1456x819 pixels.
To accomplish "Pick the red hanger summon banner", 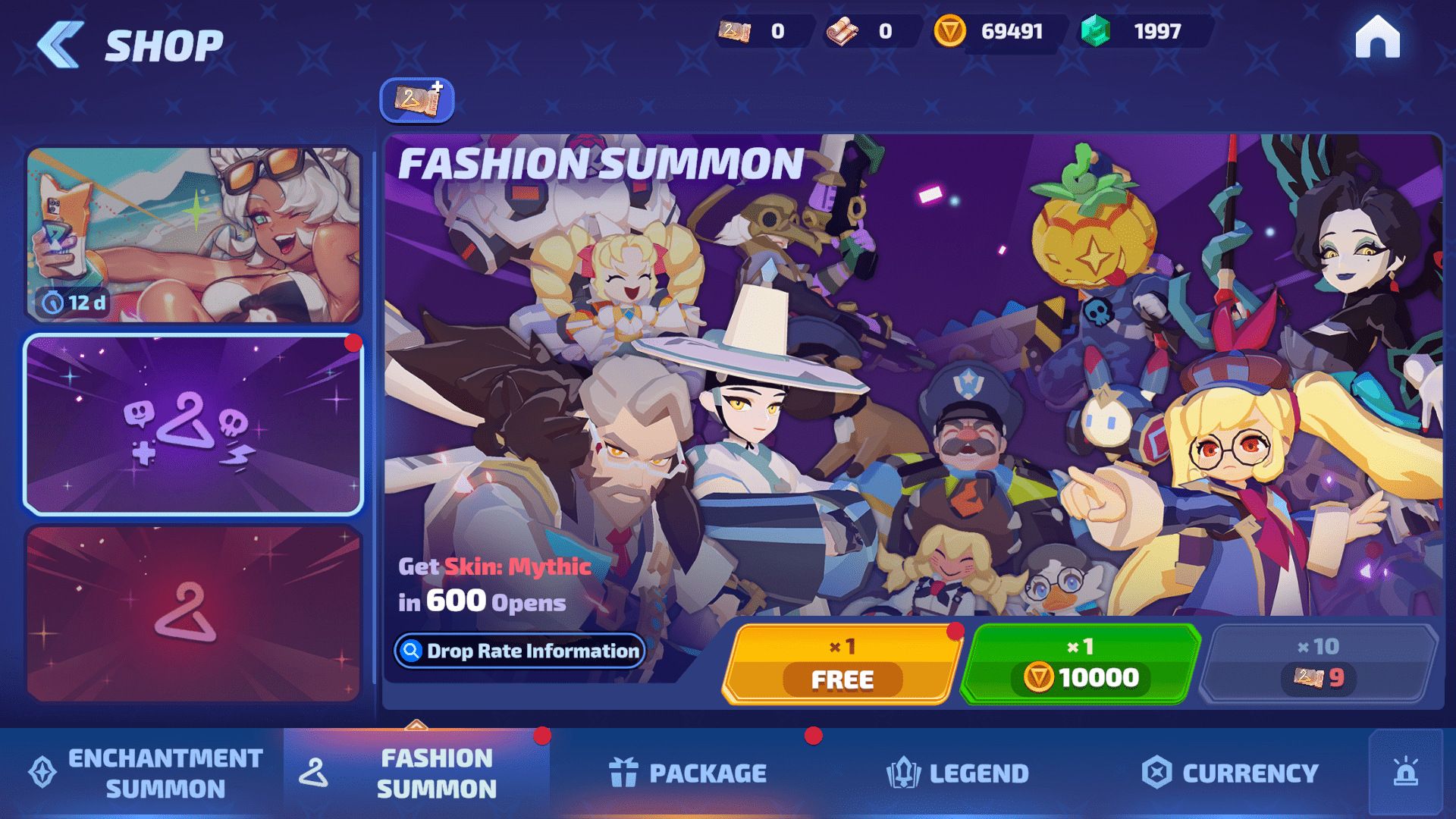I will click(x=193, y=613).
